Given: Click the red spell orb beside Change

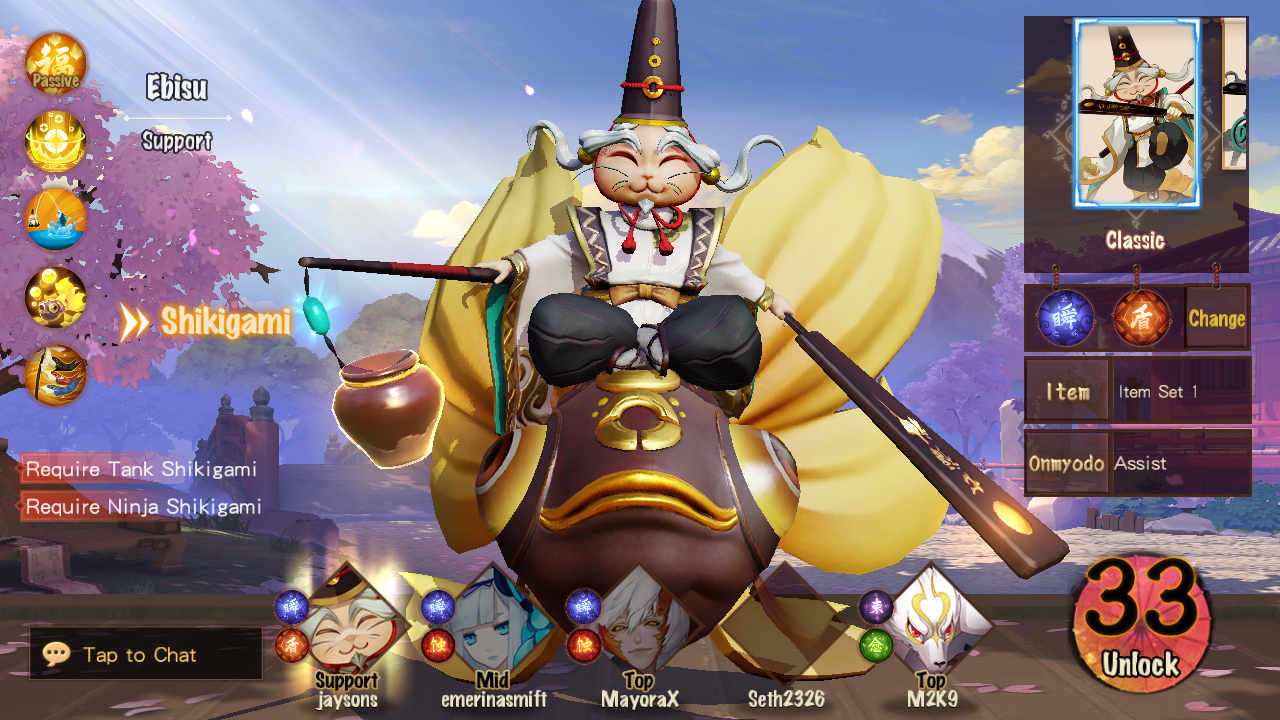Looking at the screenshot, I should (x=1140, y=319).
